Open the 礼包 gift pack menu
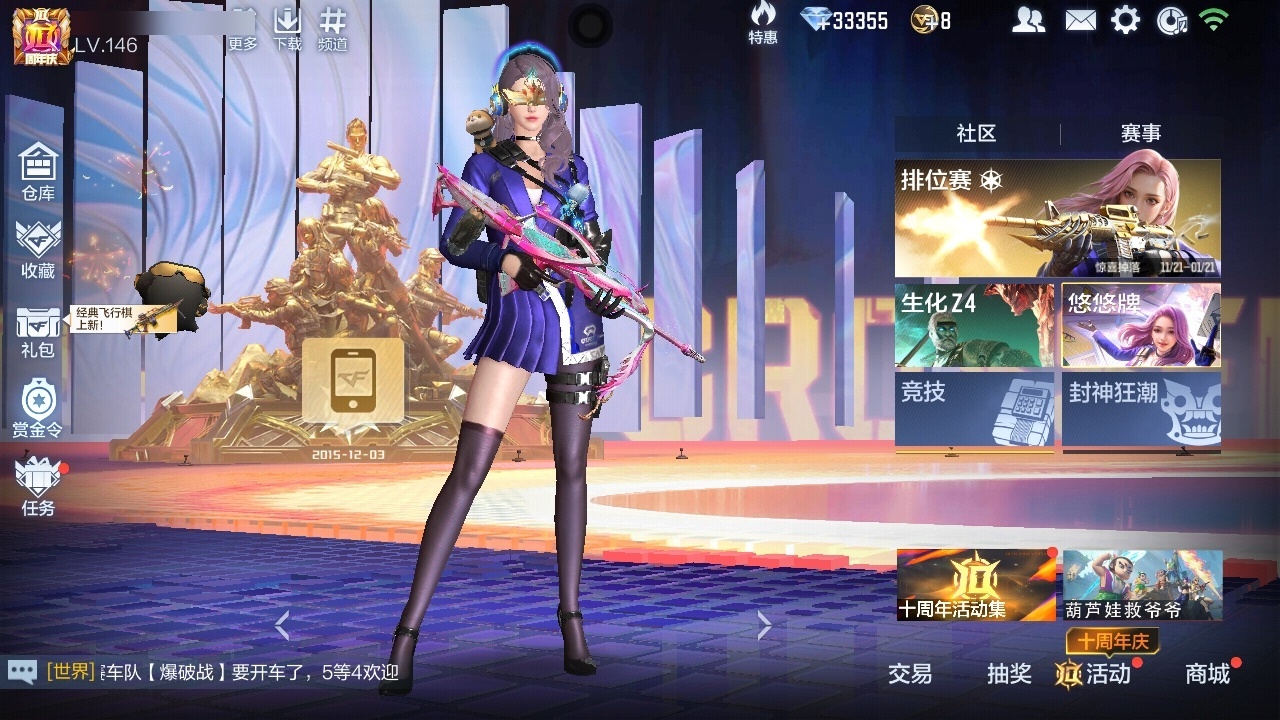 38,331
